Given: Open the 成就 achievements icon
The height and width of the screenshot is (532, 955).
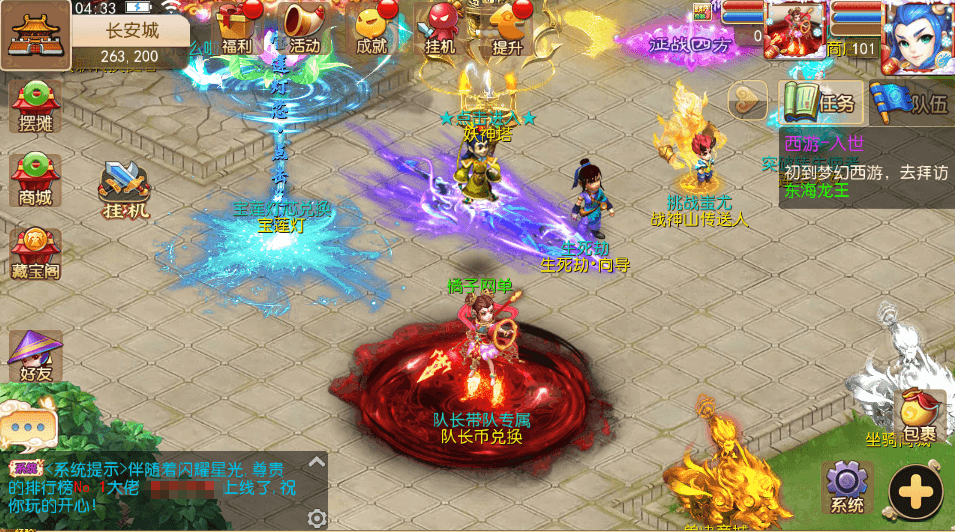Looking at the screenshot, I should [x=372, y=27].
